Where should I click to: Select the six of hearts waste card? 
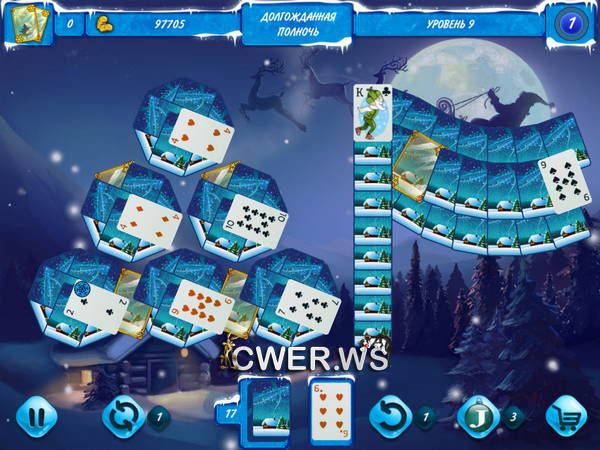pyautogui.click(x=330, y=409)
